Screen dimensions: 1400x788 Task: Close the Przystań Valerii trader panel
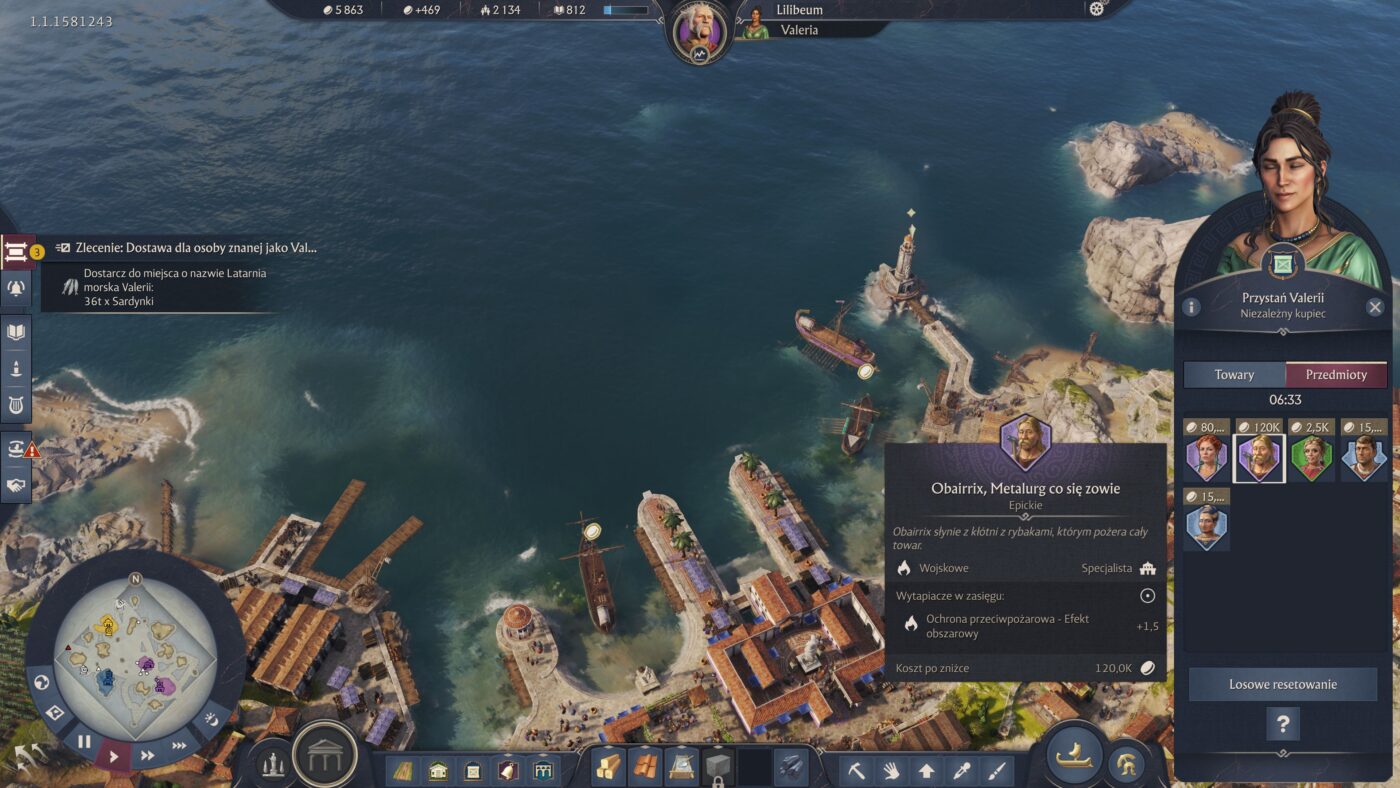click(1375, 307)
